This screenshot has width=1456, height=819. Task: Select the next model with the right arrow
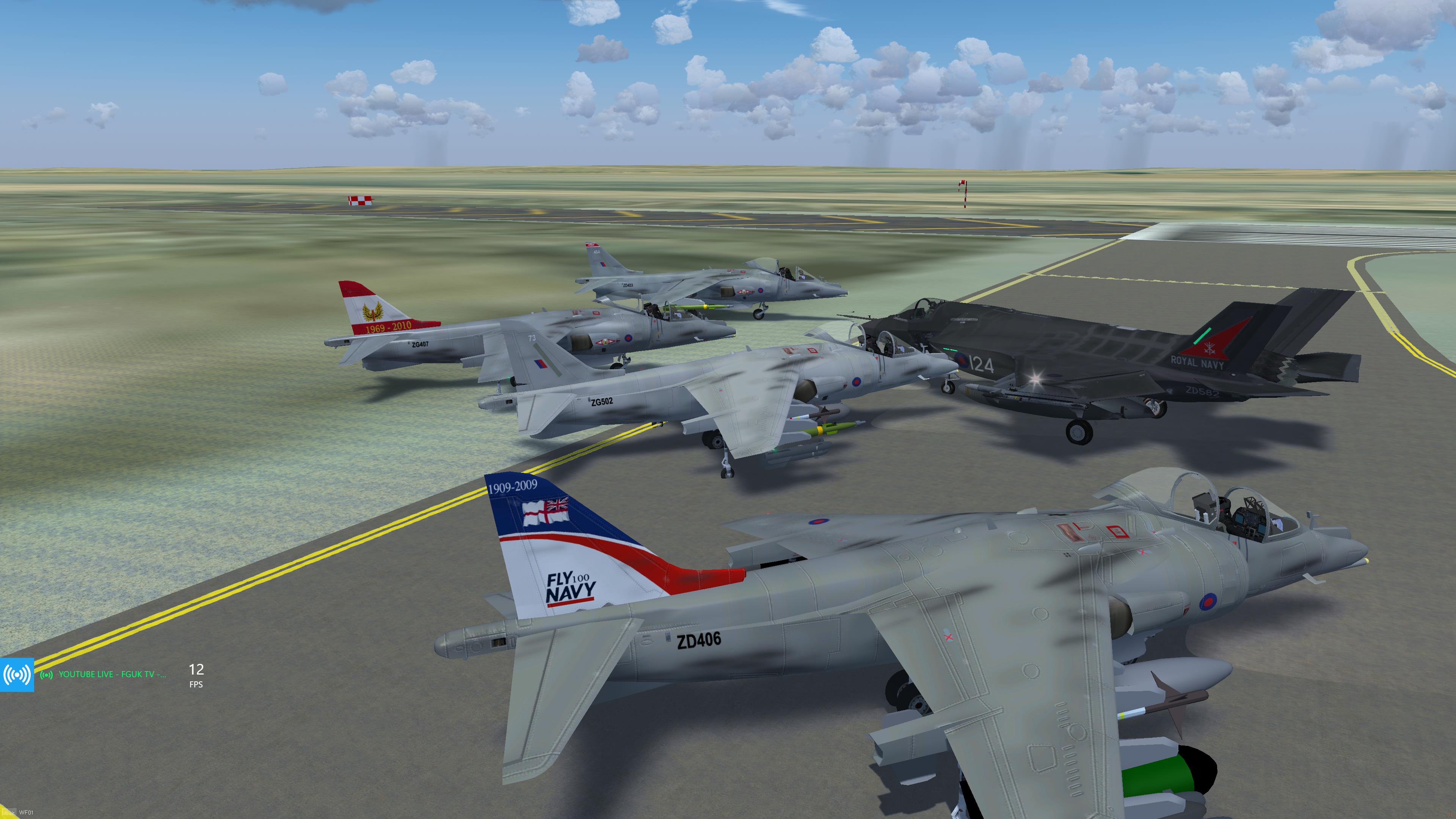pos(13,813)
